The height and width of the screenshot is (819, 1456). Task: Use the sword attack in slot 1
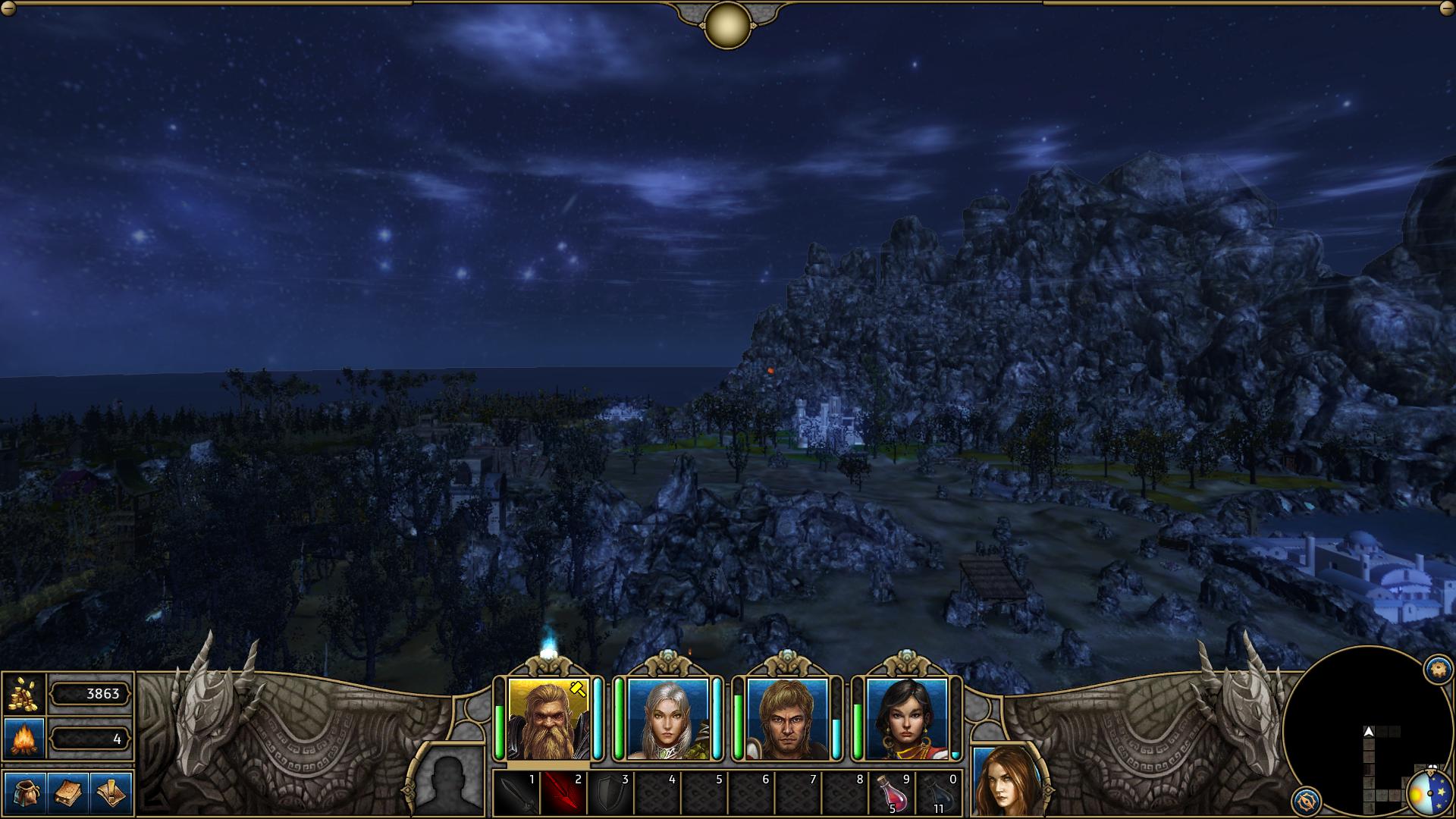(x=516, y=794)
